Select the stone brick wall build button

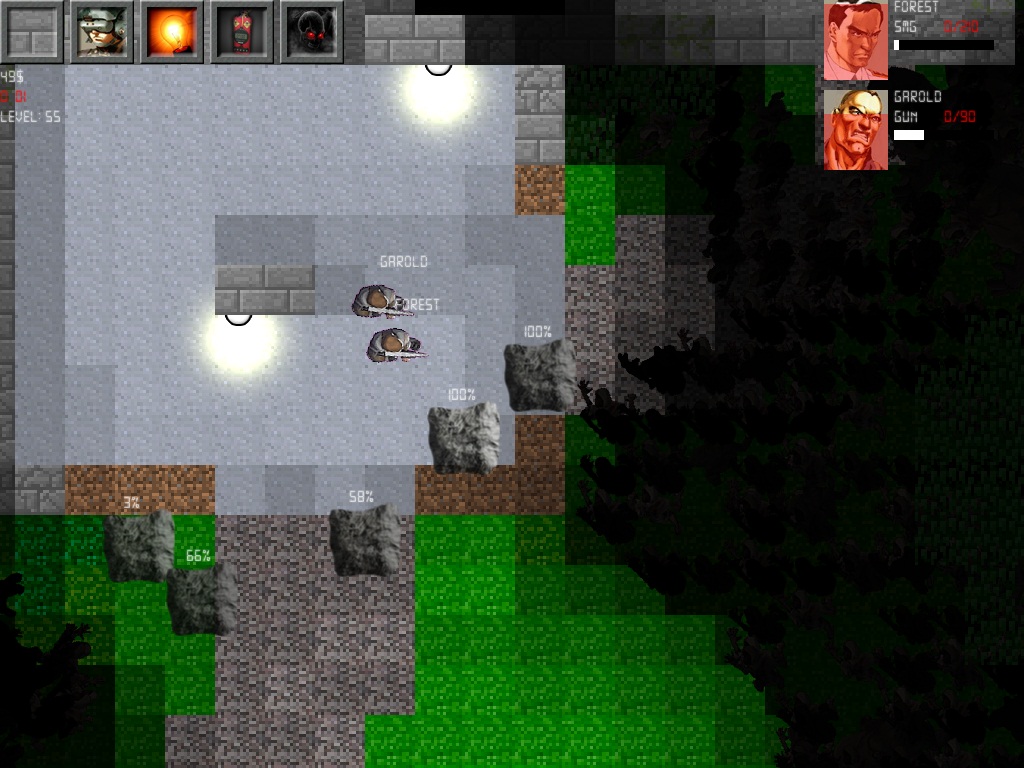[x=31, y=32]
